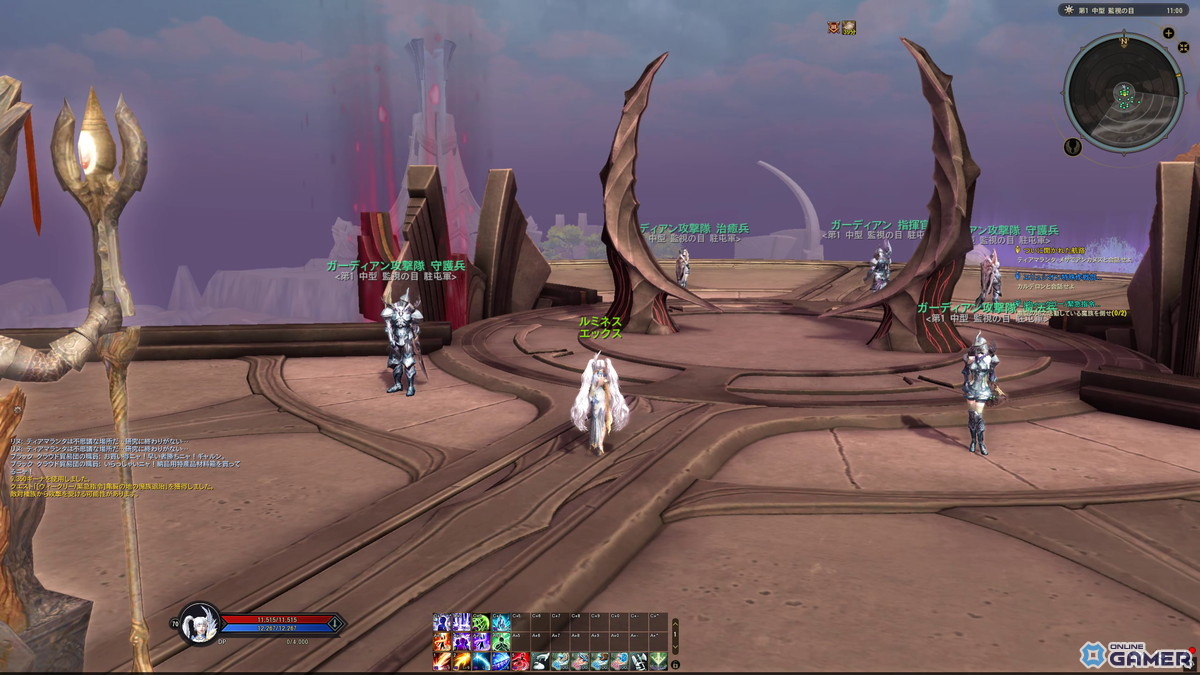Use the ice crystal shard skill

(x=501, y=622)
